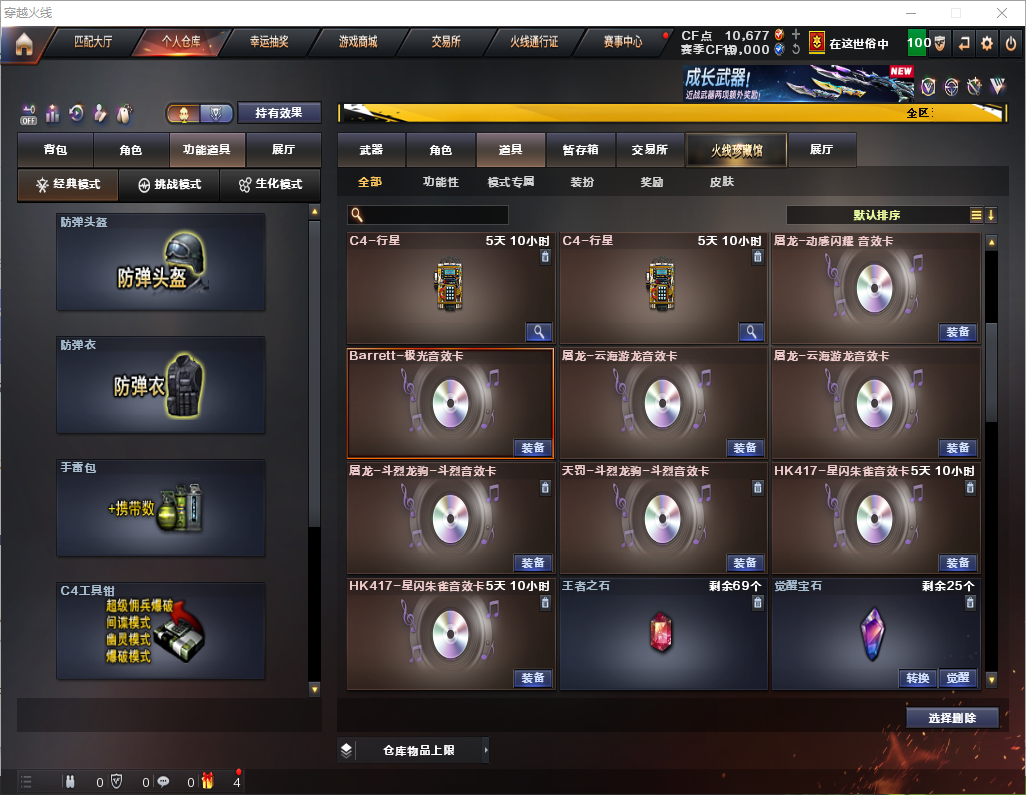The image size is (1026, 795).
Task: Go to the home screen icon
Action: 23,43
